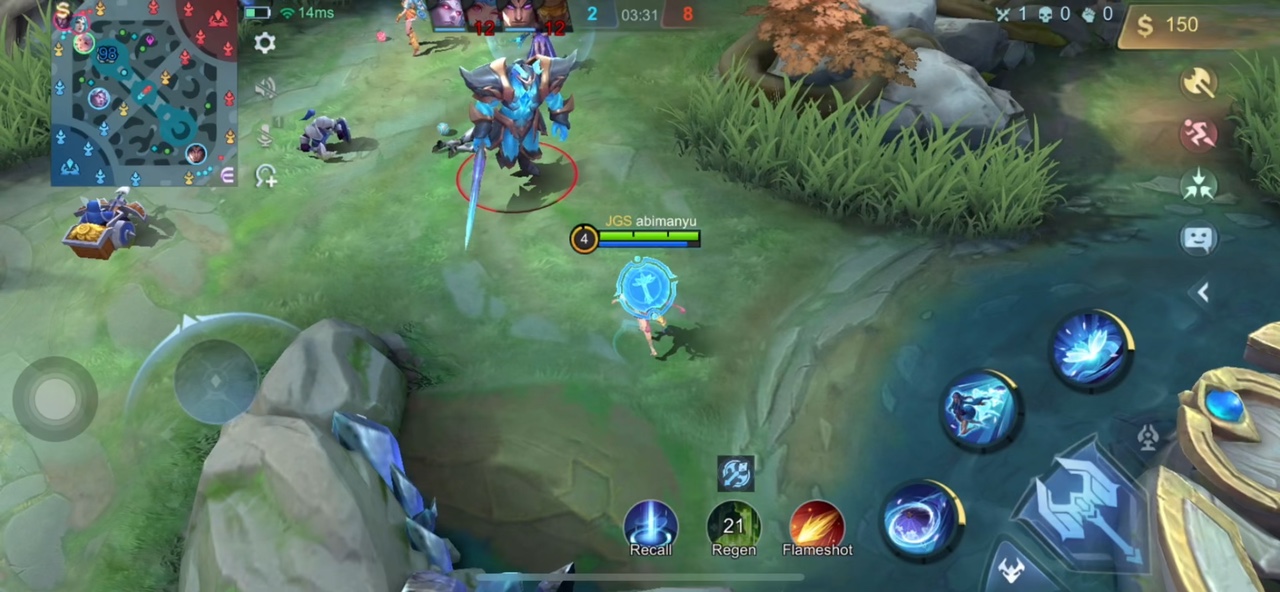The height and width of the screenshot is (592, 1280).
Task: Cast the swirling vortex skill
Action: (x=921, y=520)
